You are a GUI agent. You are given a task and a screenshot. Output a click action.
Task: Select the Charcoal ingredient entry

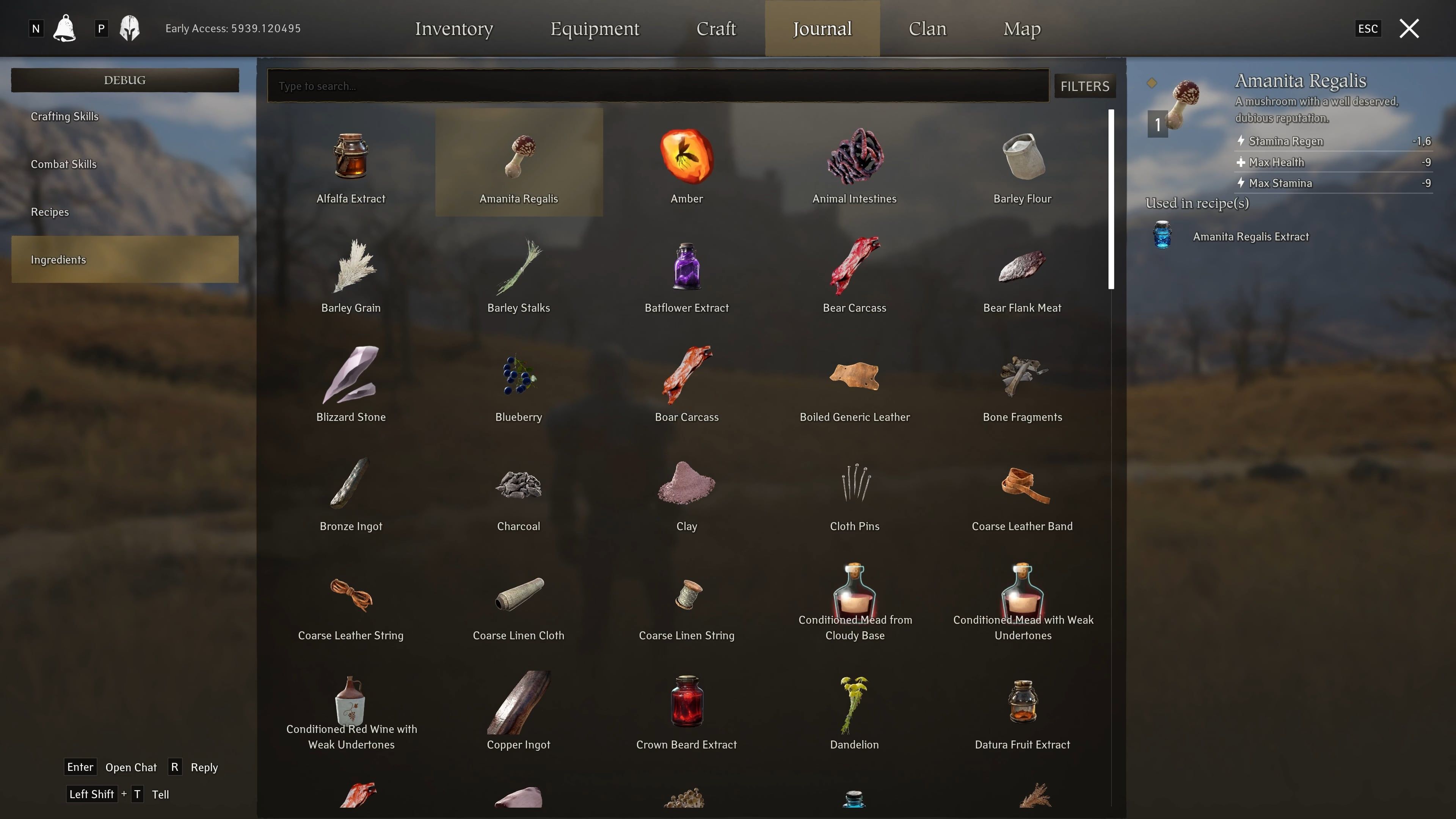[x=518, y=492]
